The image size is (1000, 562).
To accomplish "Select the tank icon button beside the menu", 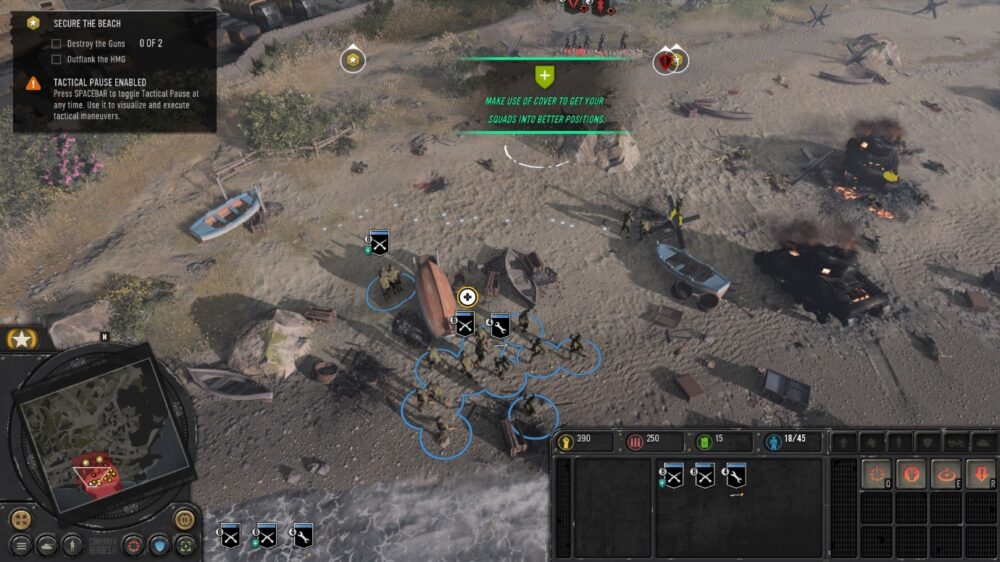I will point(46,545).
